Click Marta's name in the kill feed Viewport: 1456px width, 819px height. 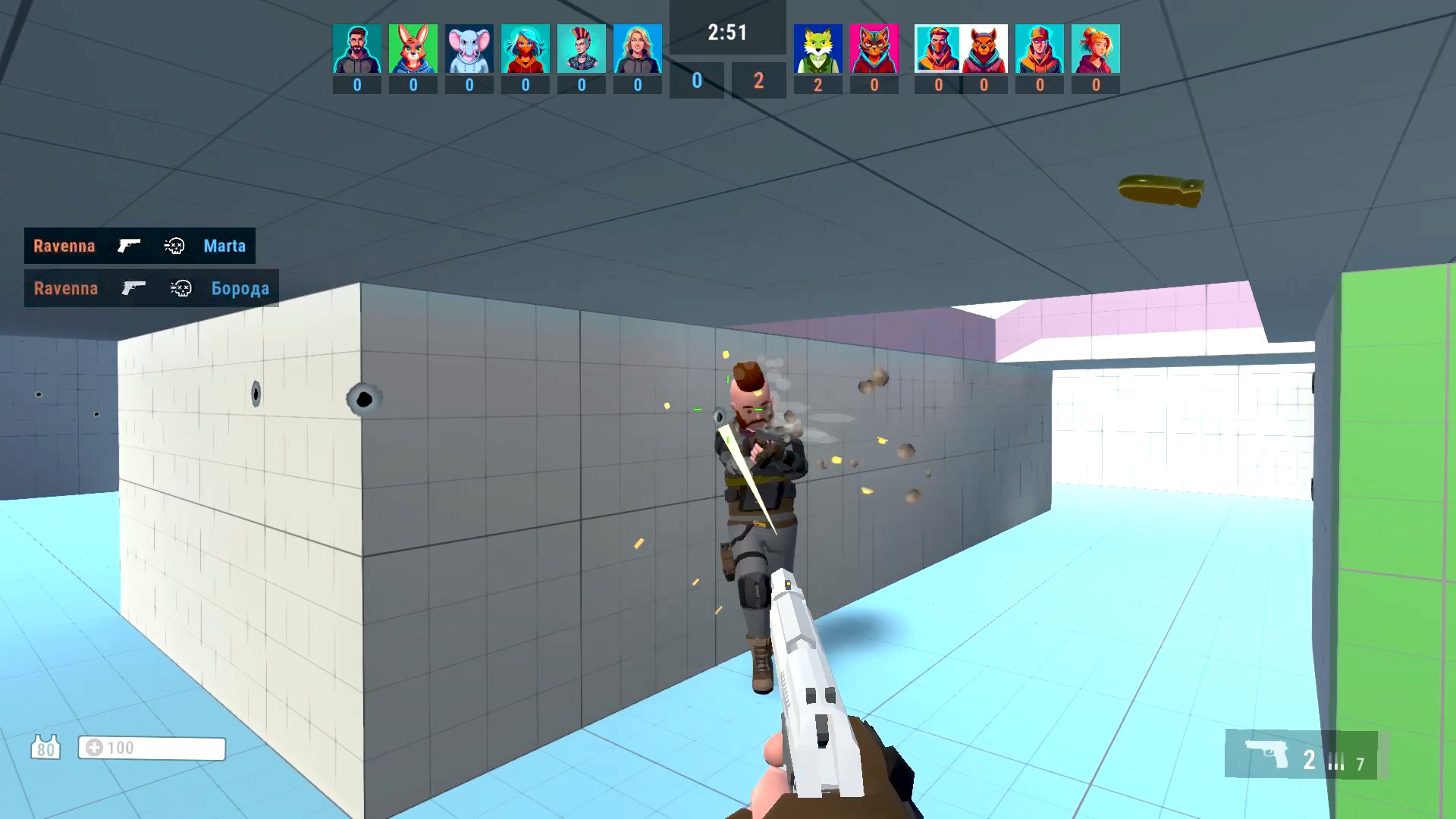click(224, 246)
